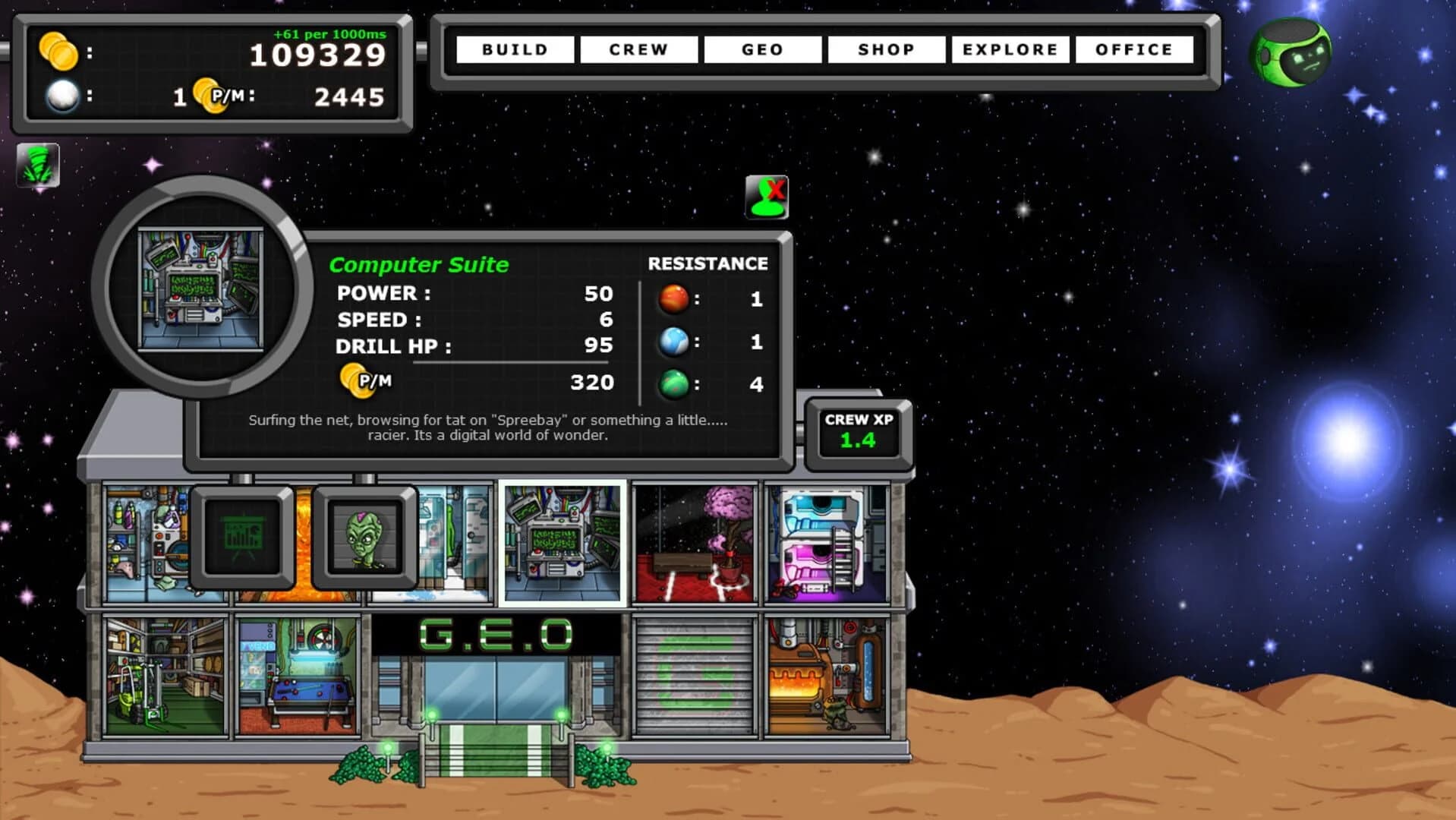Click the green drill tornado icon
The height and width of the screenshot is (820, 1456).
[x=39, y=166]
